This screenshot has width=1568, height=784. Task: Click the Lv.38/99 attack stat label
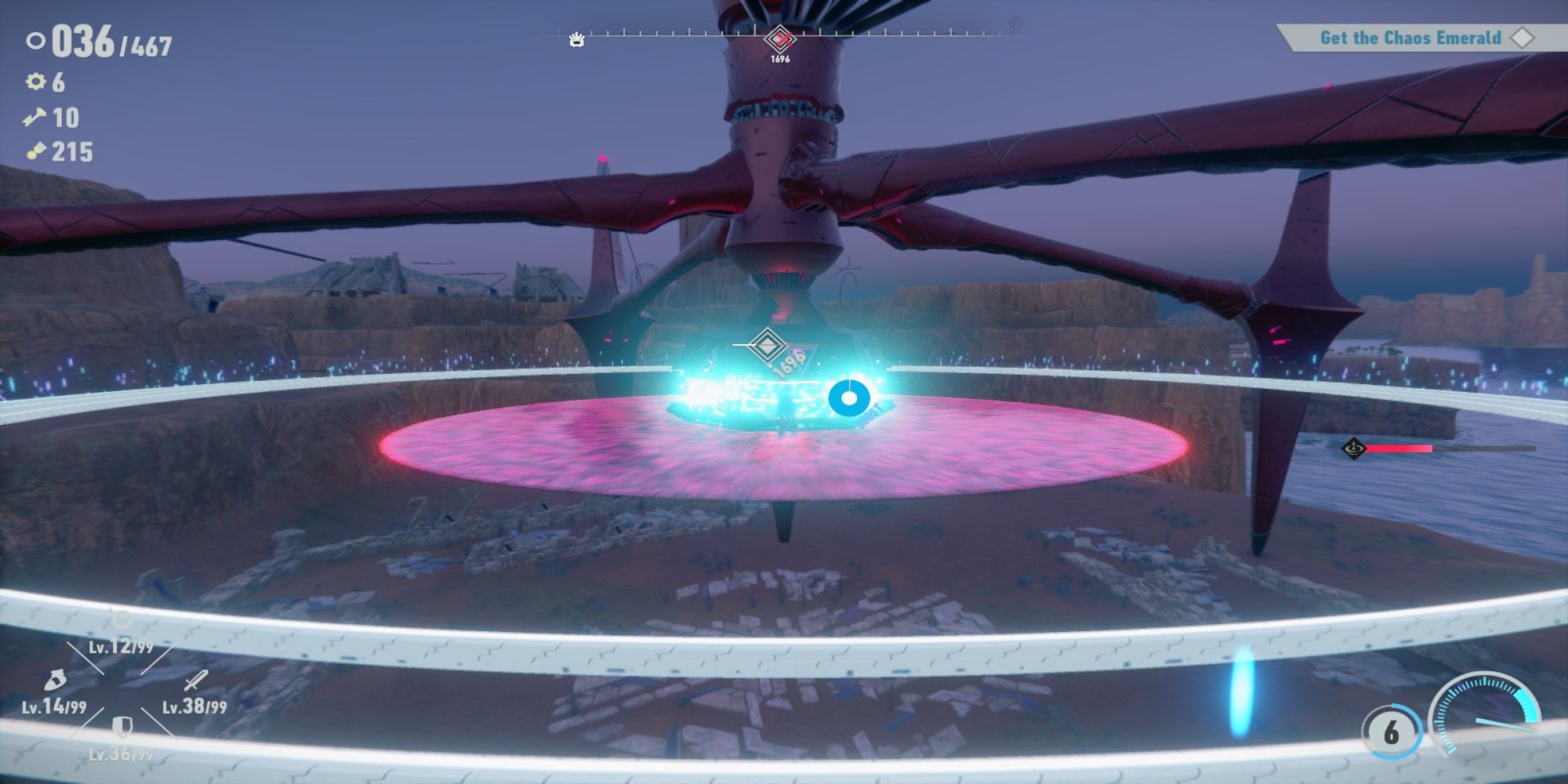click(194, 707)
